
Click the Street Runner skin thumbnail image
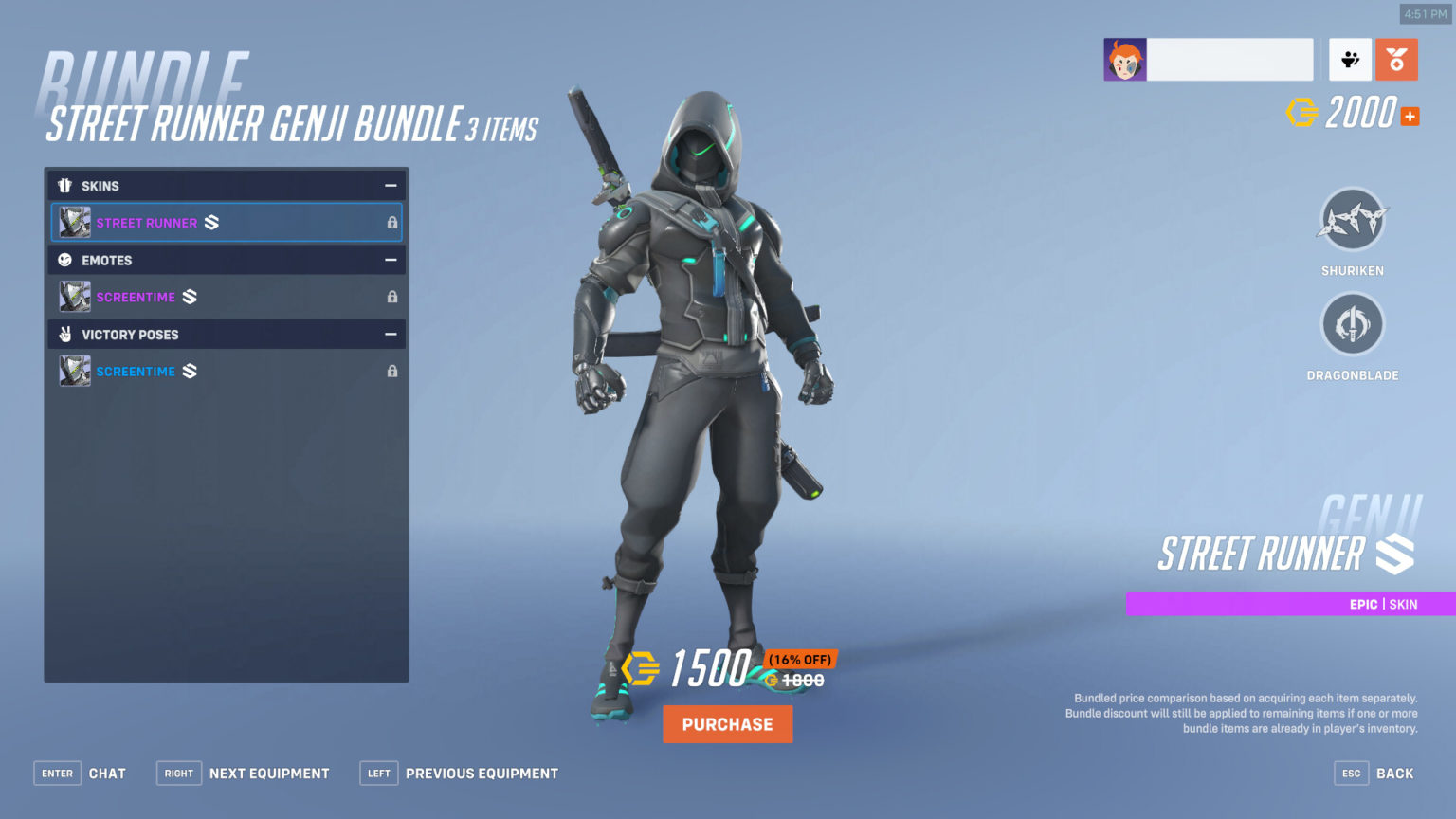[74, 222]
